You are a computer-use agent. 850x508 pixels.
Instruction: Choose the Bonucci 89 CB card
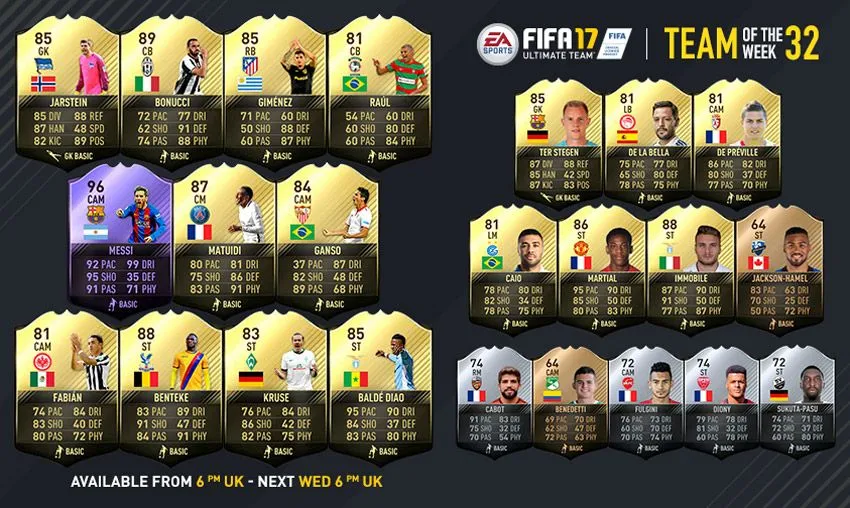pos(170,85)
